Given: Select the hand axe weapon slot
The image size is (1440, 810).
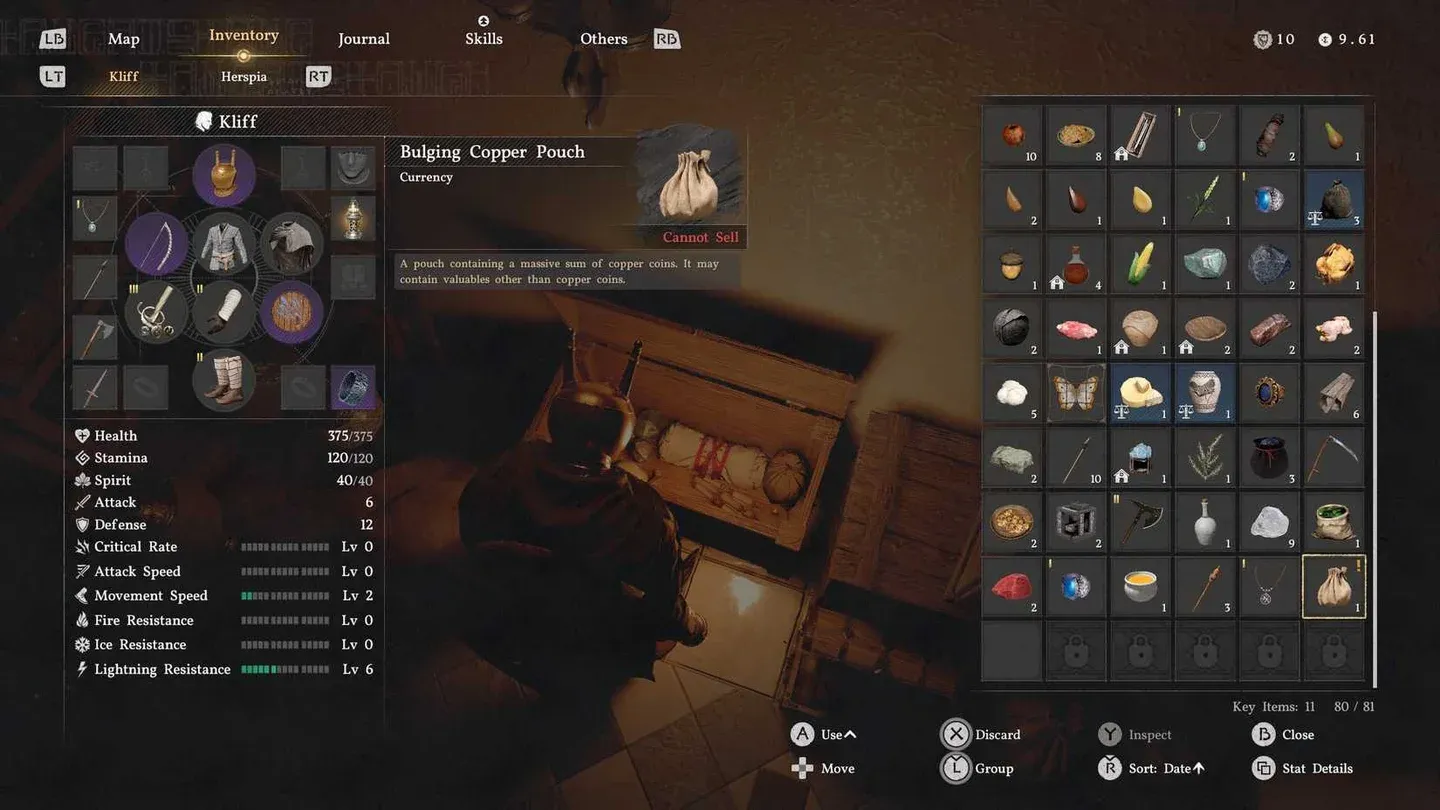Looking at the screenshot, I should [95, 338].
